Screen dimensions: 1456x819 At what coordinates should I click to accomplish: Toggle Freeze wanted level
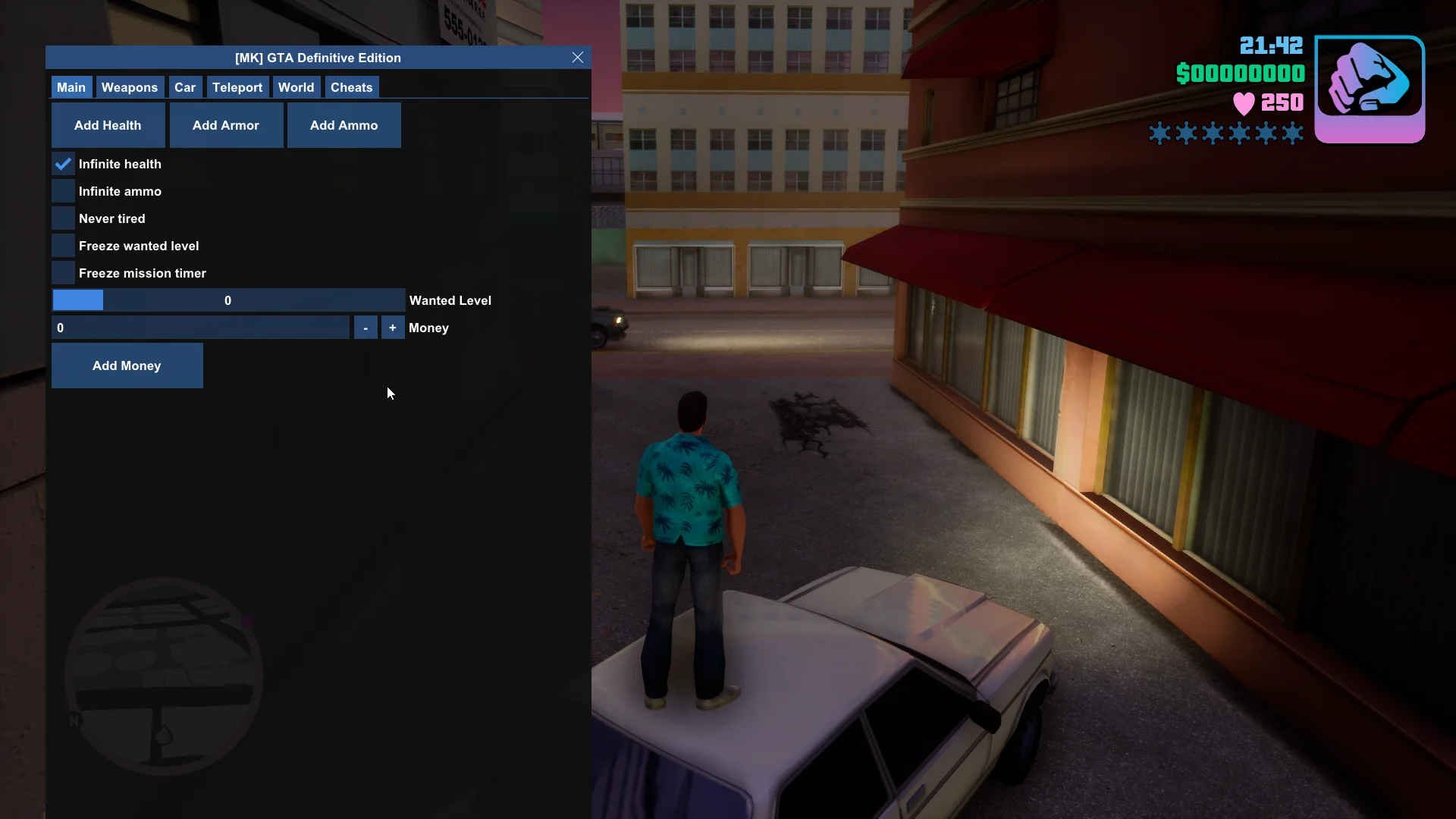coord(62,245)
